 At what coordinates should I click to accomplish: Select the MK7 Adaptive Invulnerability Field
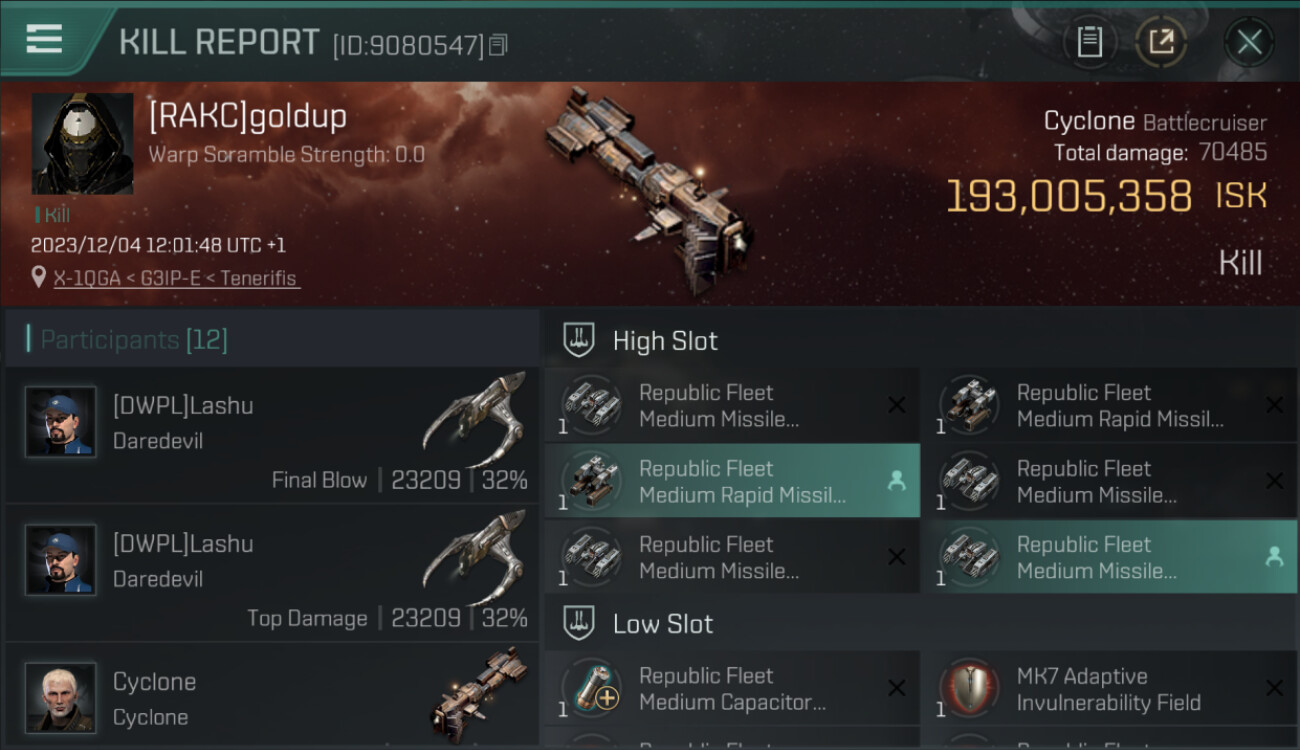coord(1109,689)
